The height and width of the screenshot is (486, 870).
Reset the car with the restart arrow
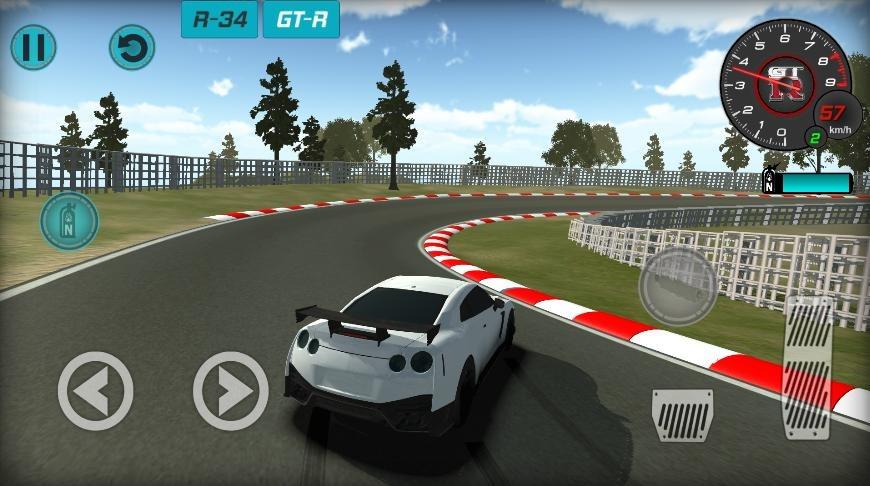point(131,46)
